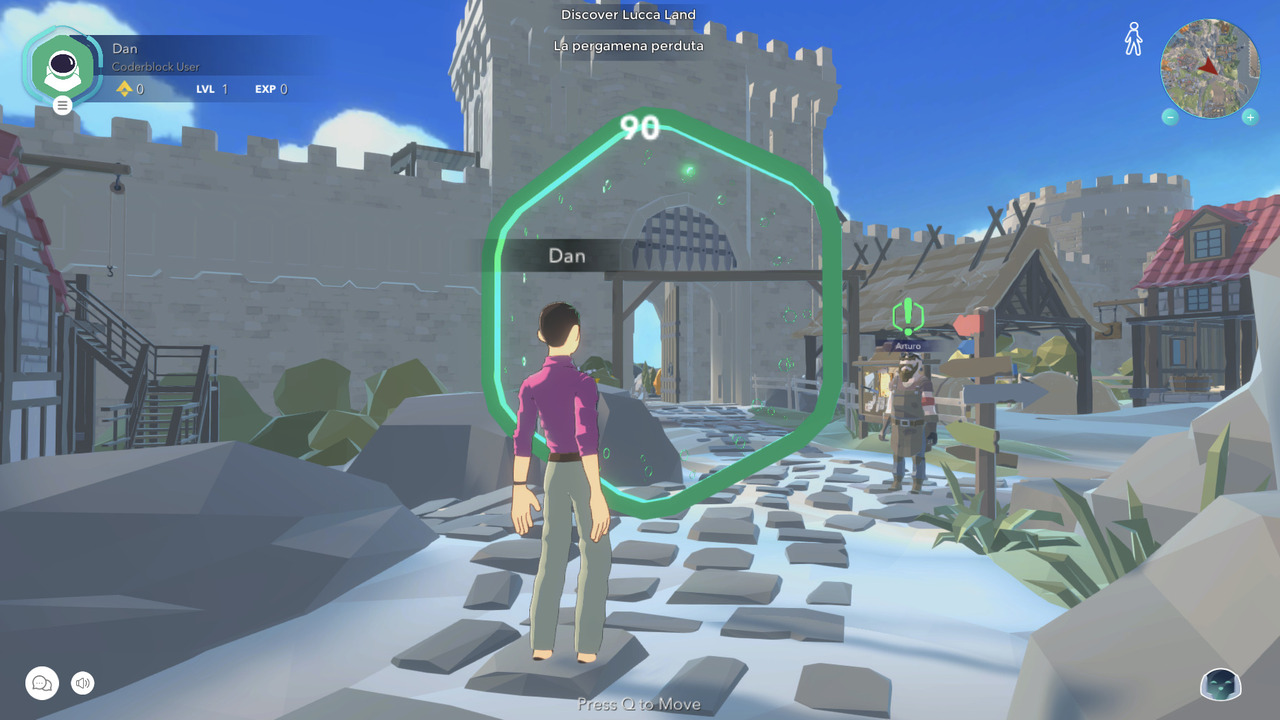
Task: Zoom out the minimap with minus button
Action: (1170, 117)
